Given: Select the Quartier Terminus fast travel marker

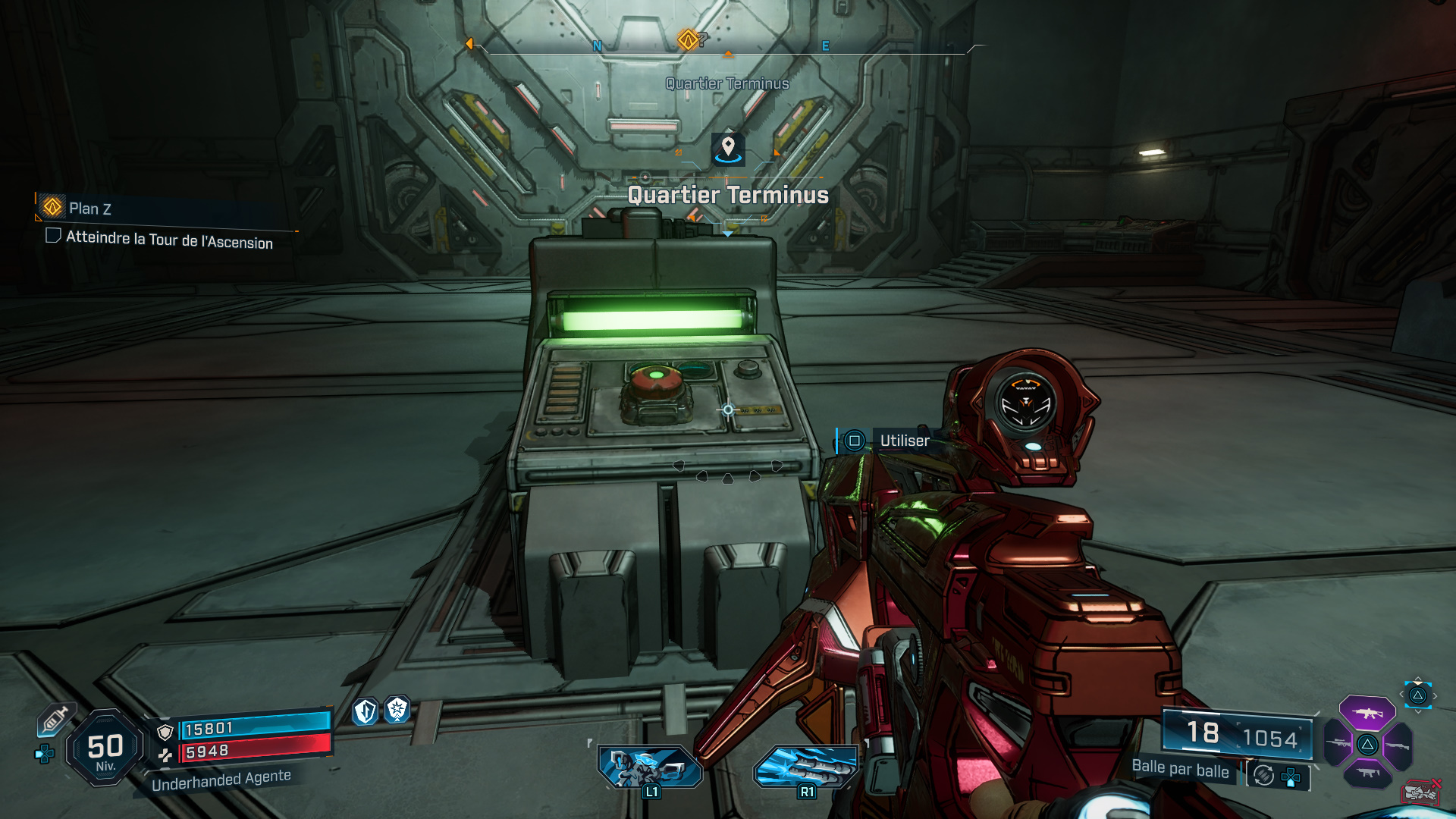Looking at the screenshot, I should (x=728, y=149).
